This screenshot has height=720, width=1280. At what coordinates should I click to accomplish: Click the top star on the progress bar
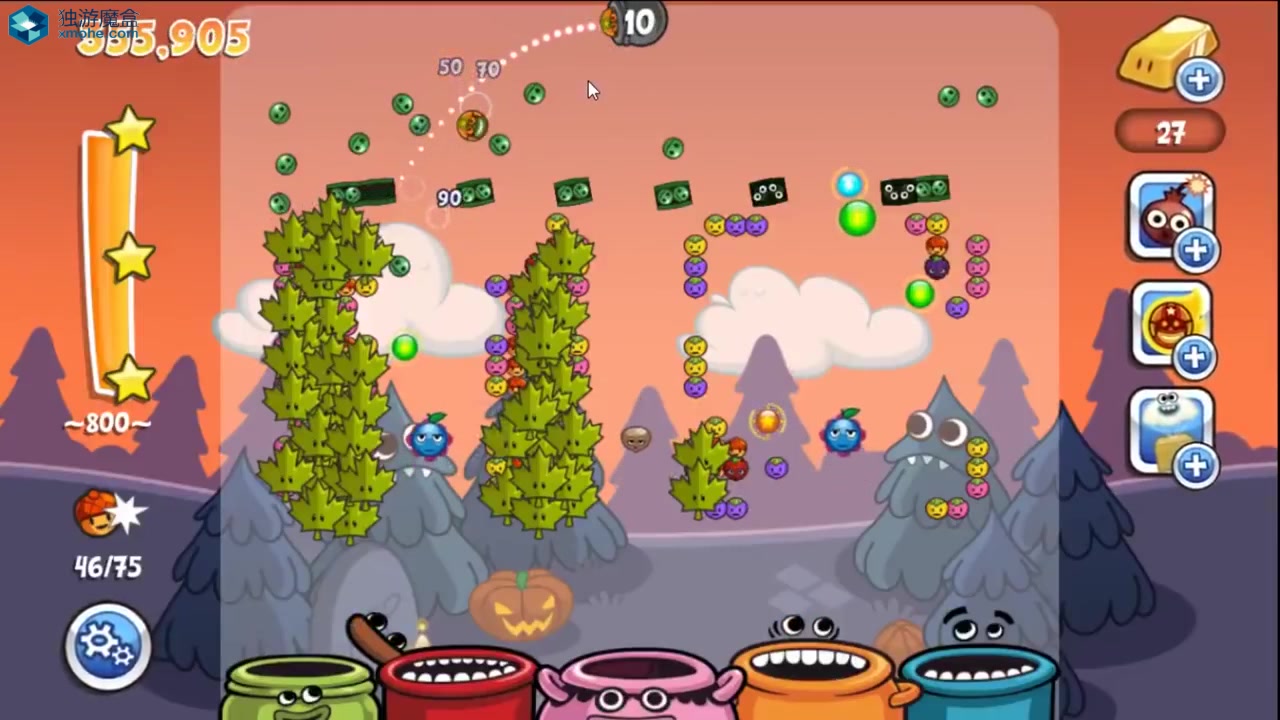[x=130, y=130]
